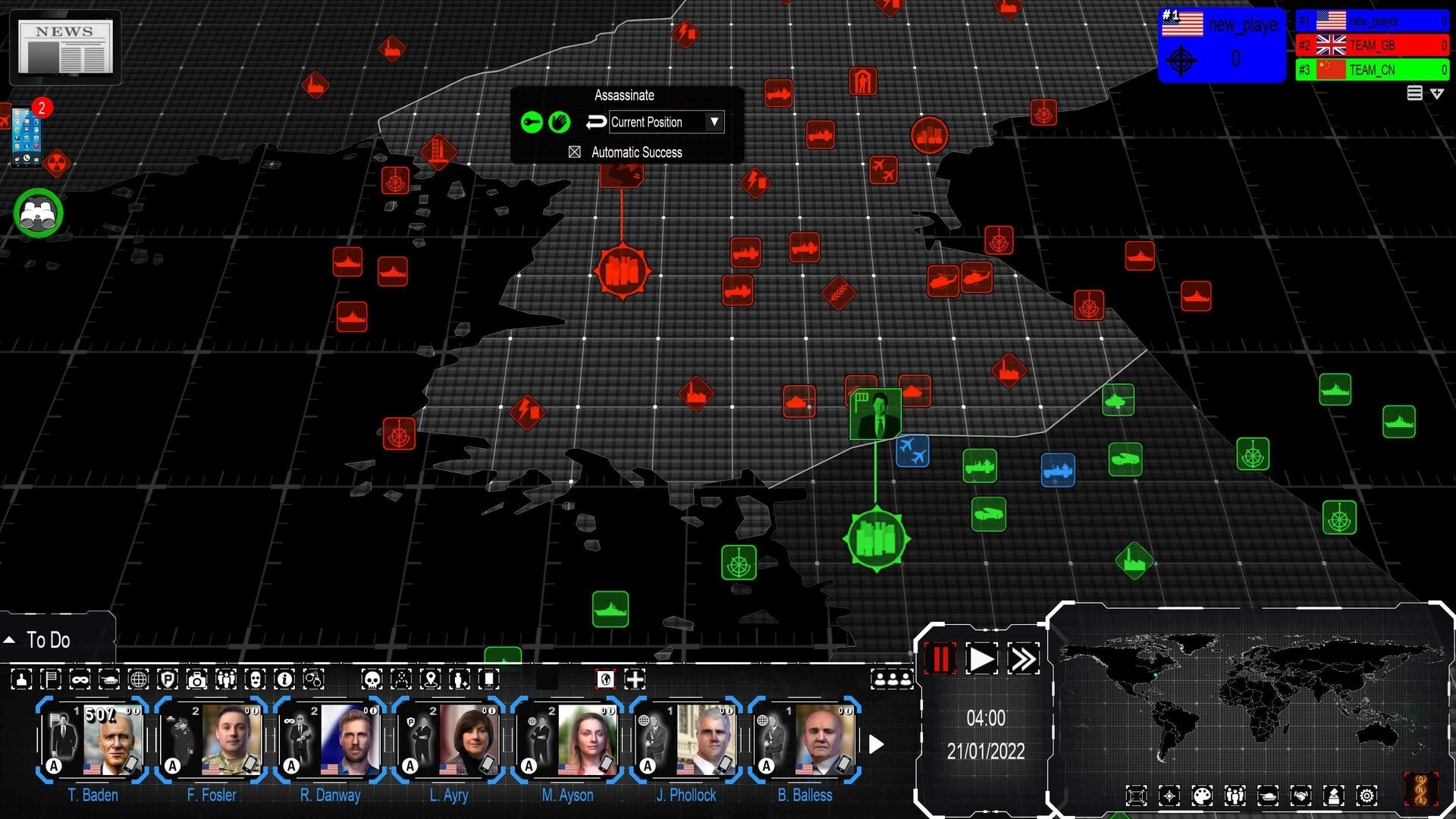
Task: Click the tank military icon in the toolbar
Action: pos(109,680)
